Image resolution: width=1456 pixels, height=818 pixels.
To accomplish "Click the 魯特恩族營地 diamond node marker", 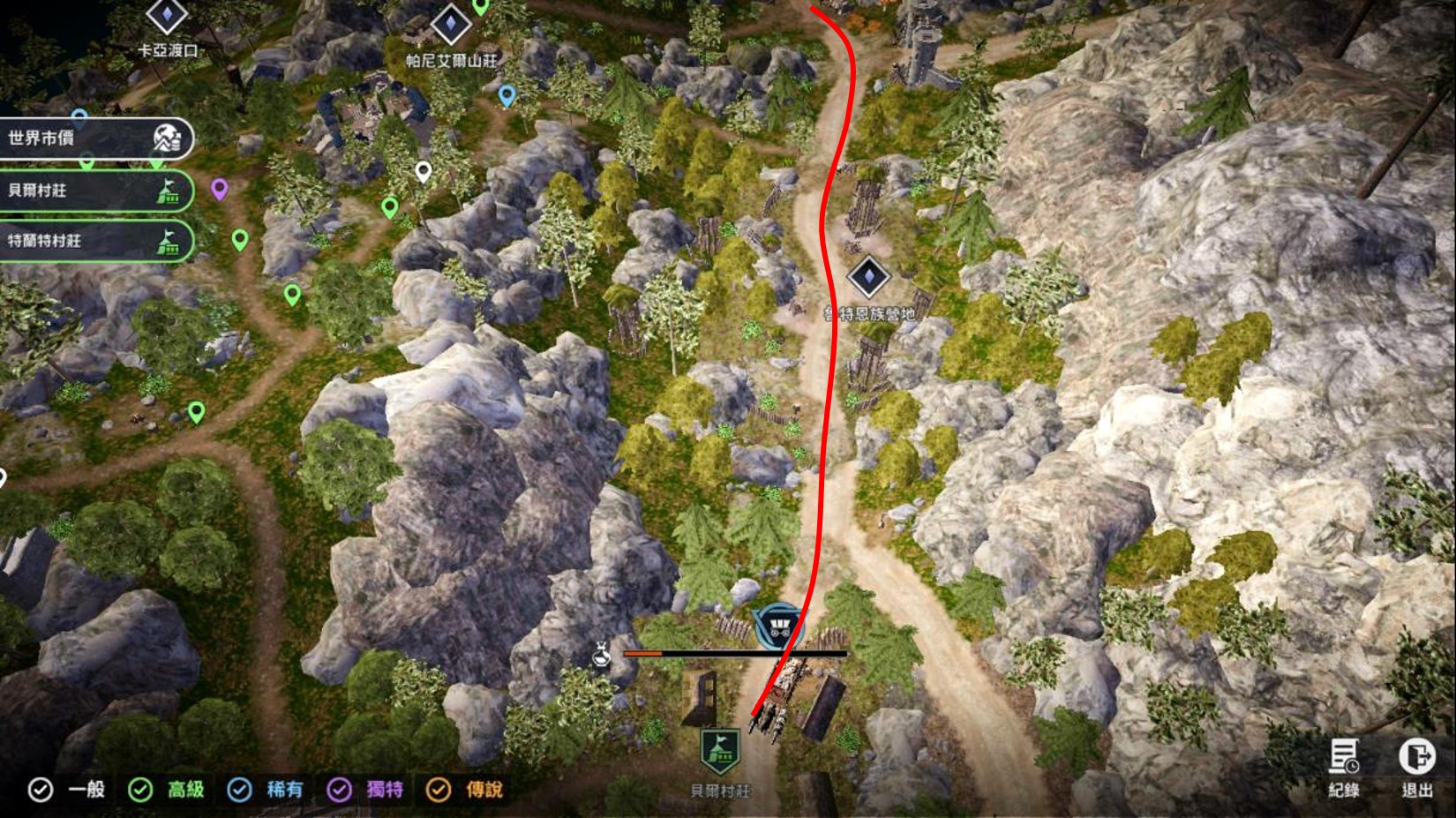I will (x=868, y=277).
